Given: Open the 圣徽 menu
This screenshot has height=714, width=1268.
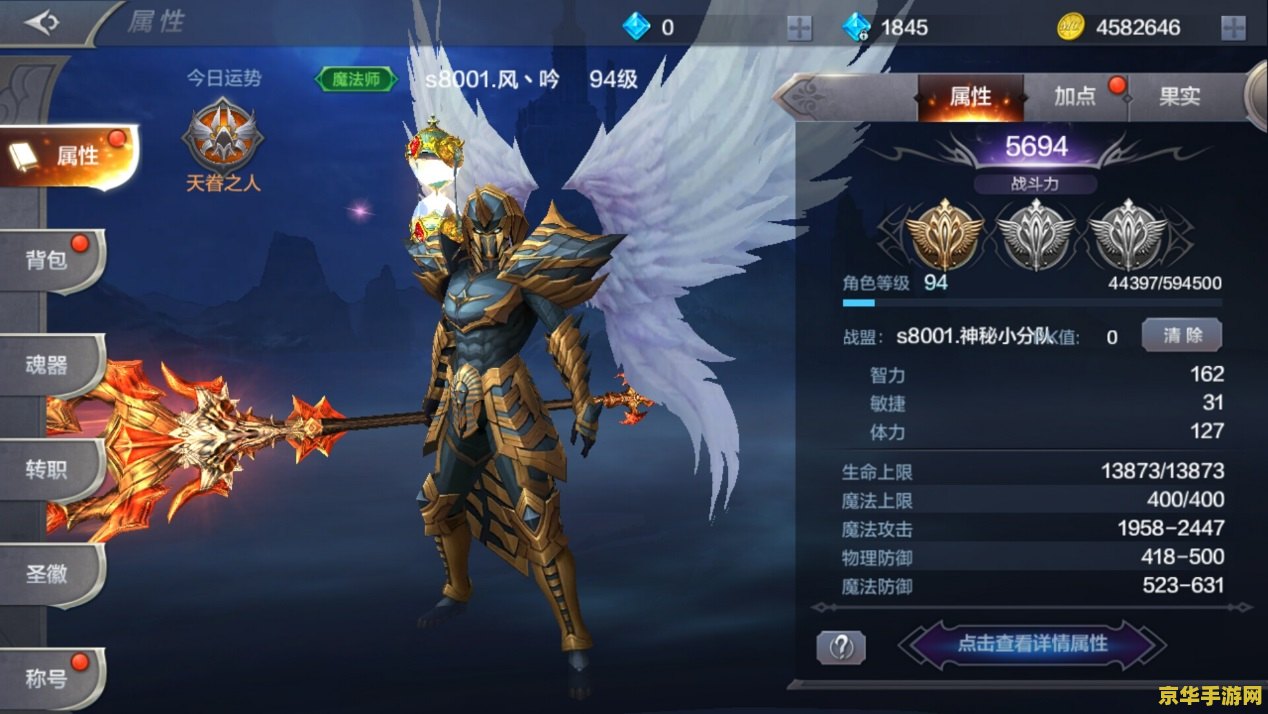Looking at the screenshot, I should [x=50, y=574].
